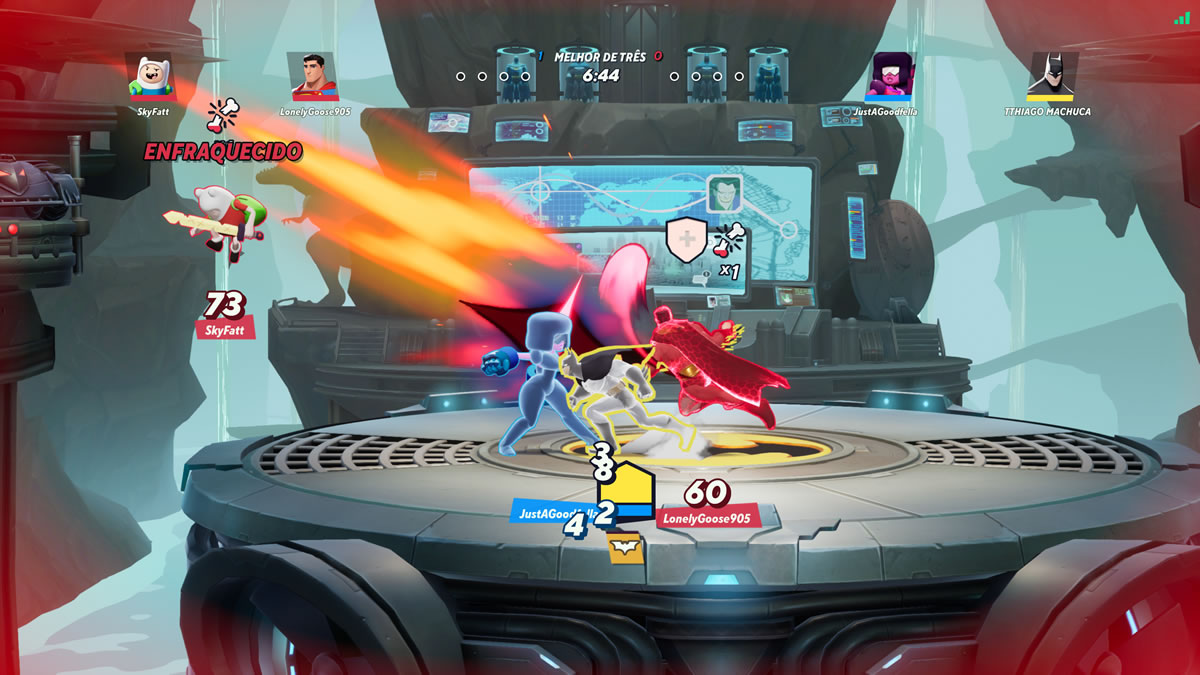Viewport: 1200px width, 675px height.
Task: Check the green connection signal indicator
Action: [1183, 17]
